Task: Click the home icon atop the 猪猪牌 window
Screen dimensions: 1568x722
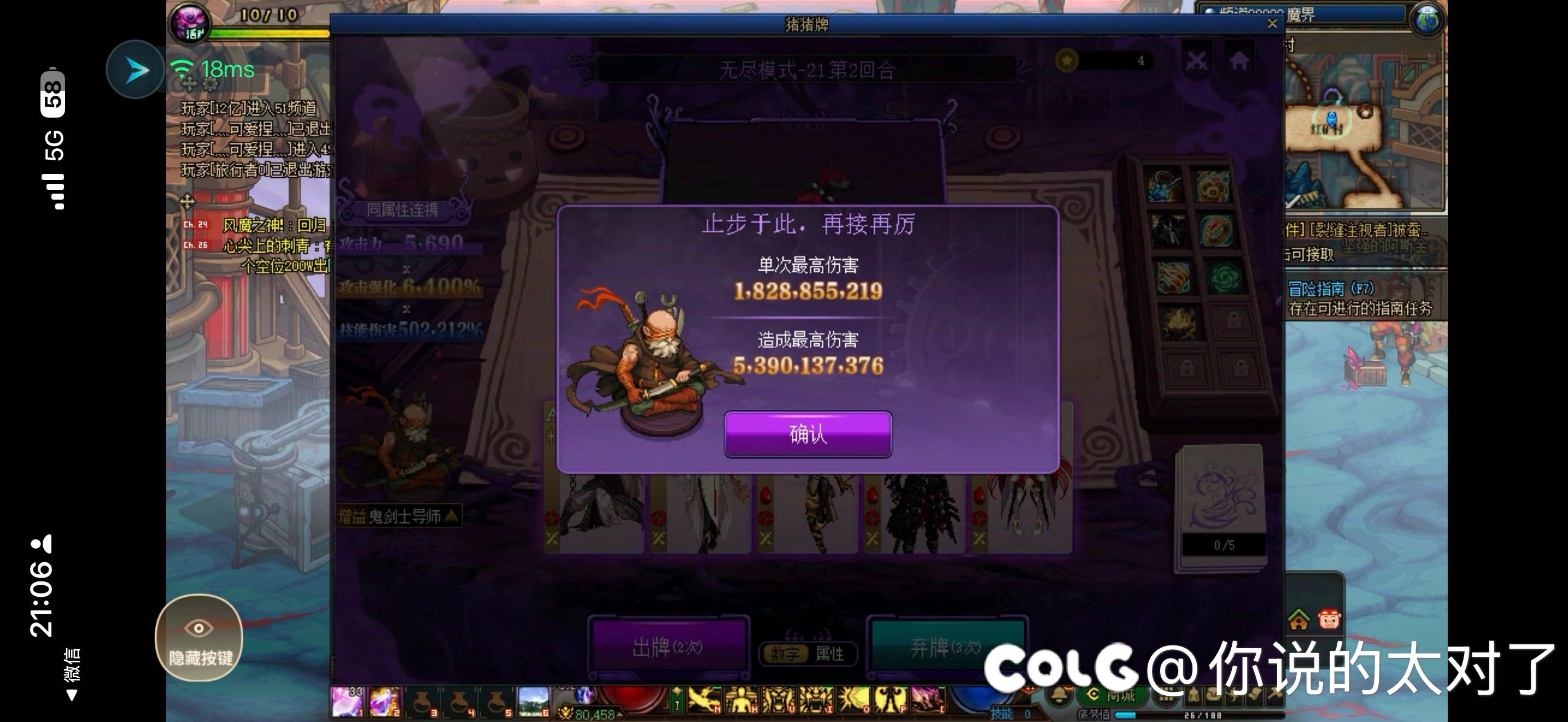Action: click(x=1240, y=61)
